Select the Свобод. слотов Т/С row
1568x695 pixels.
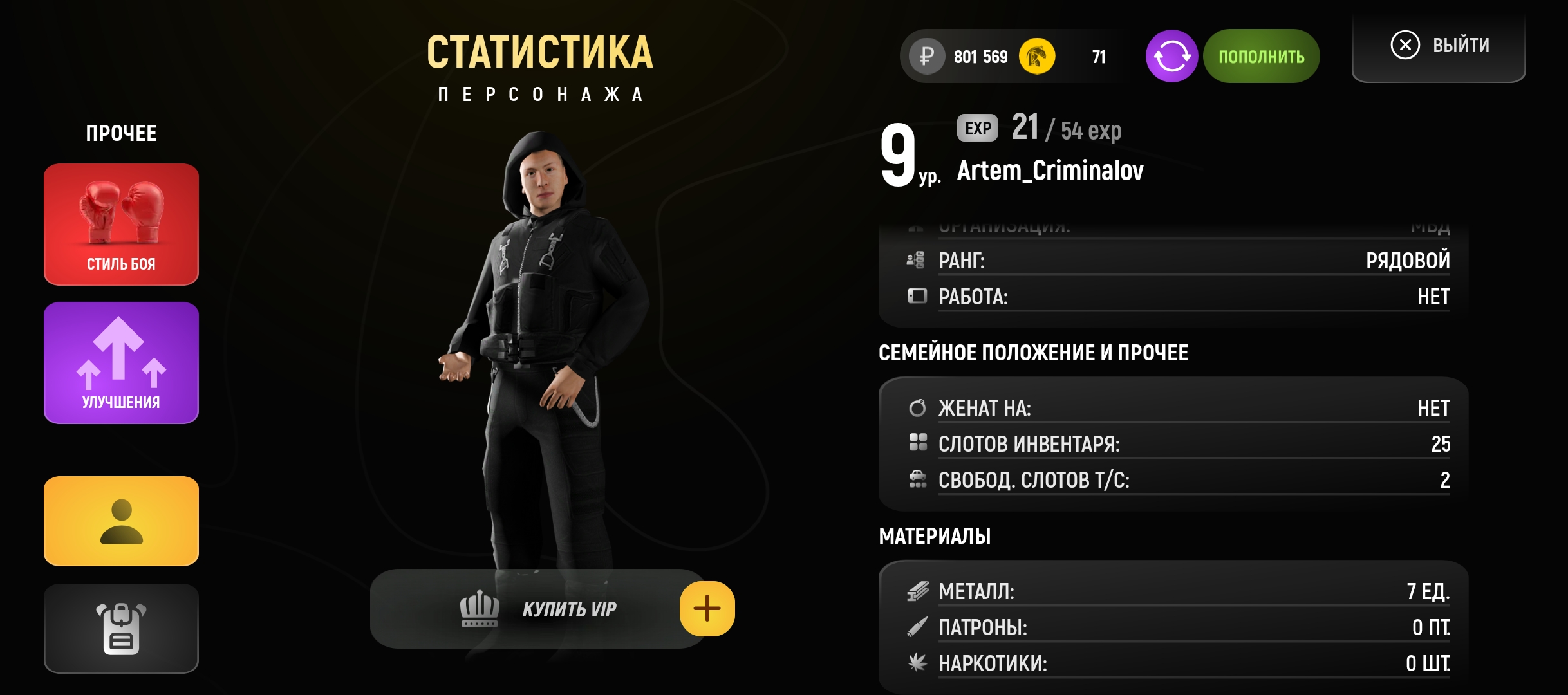(x=1178, y=480)
